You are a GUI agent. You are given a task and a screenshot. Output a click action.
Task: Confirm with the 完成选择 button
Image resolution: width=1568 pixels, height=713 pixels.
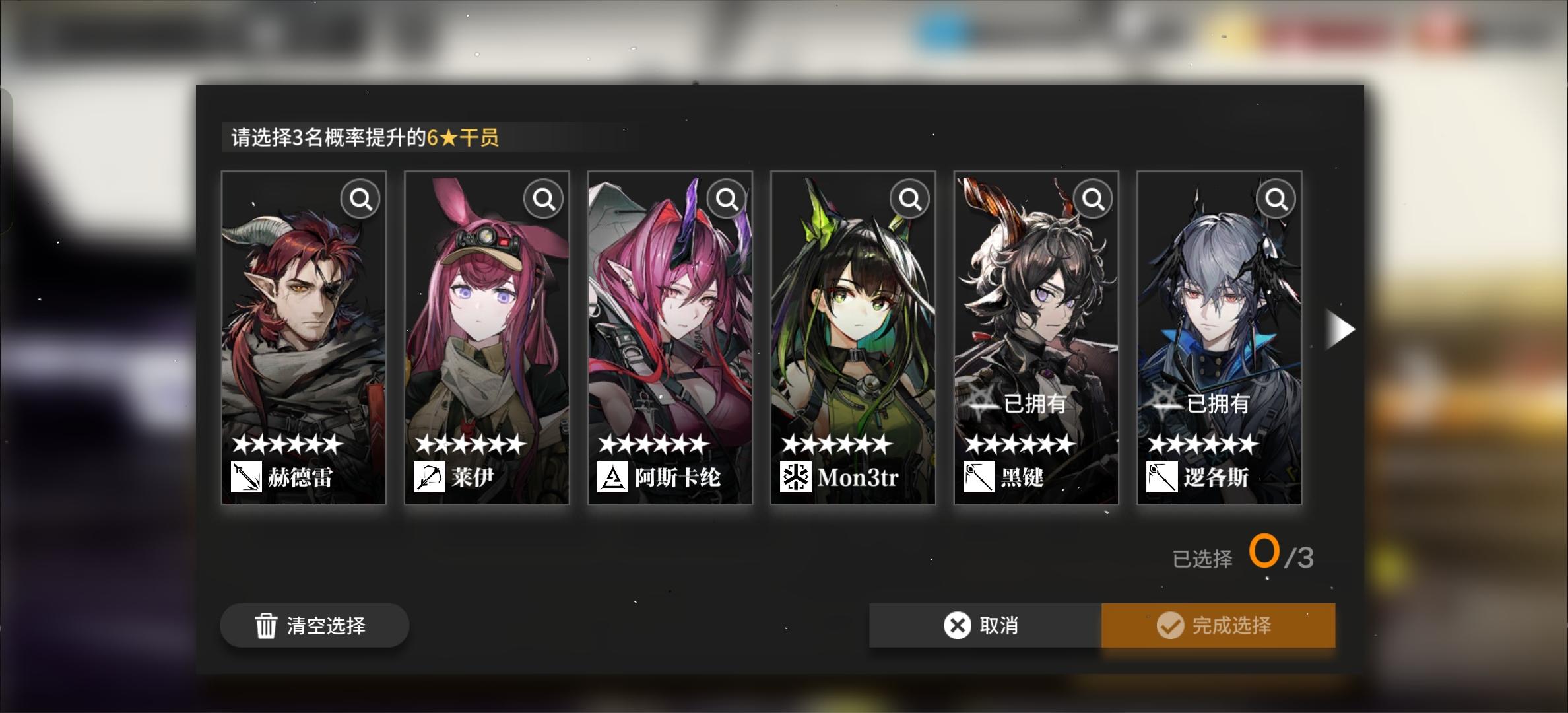(1218, 625)
